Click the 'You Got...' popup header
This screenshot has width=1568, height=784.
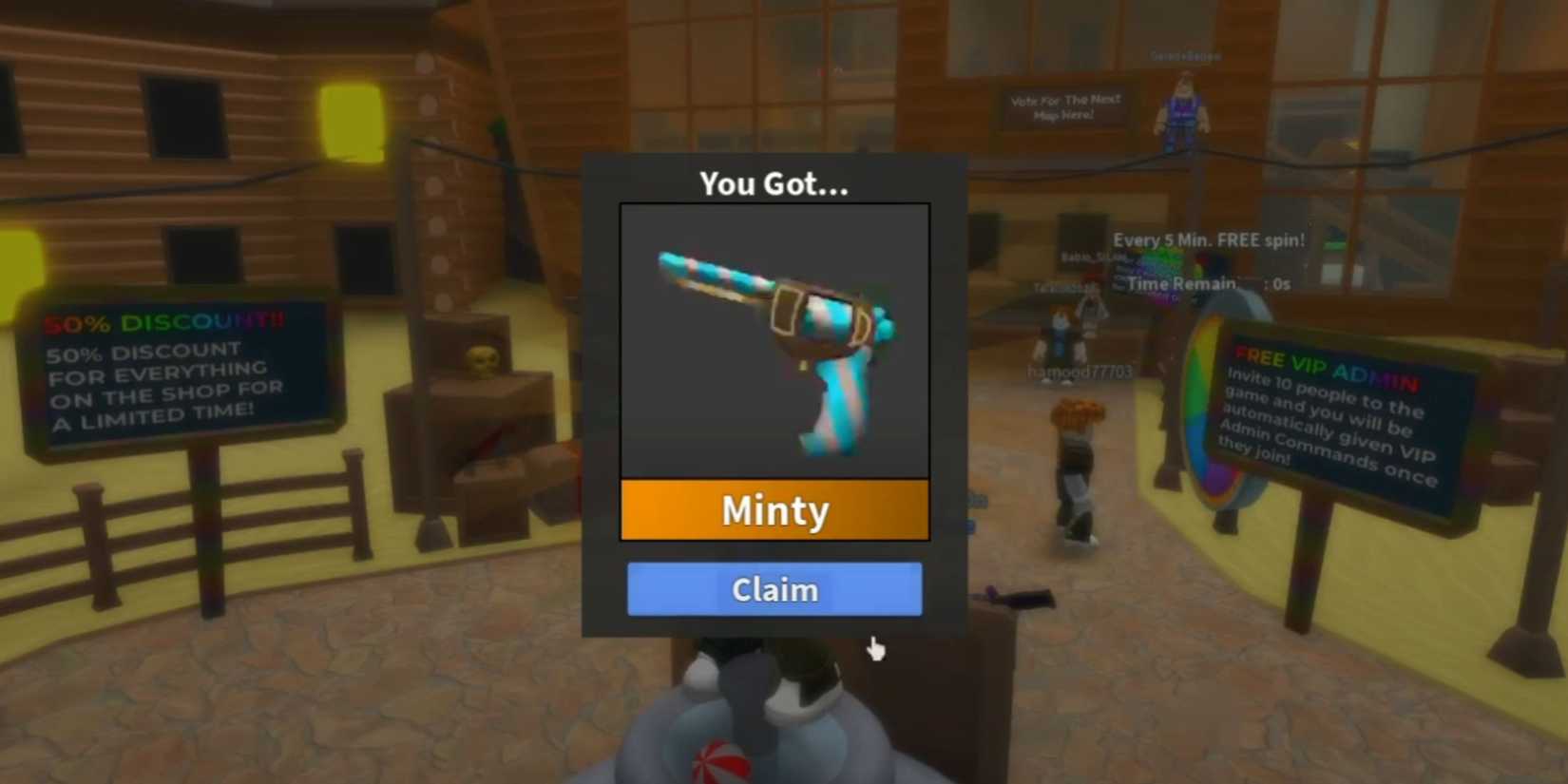774,184
